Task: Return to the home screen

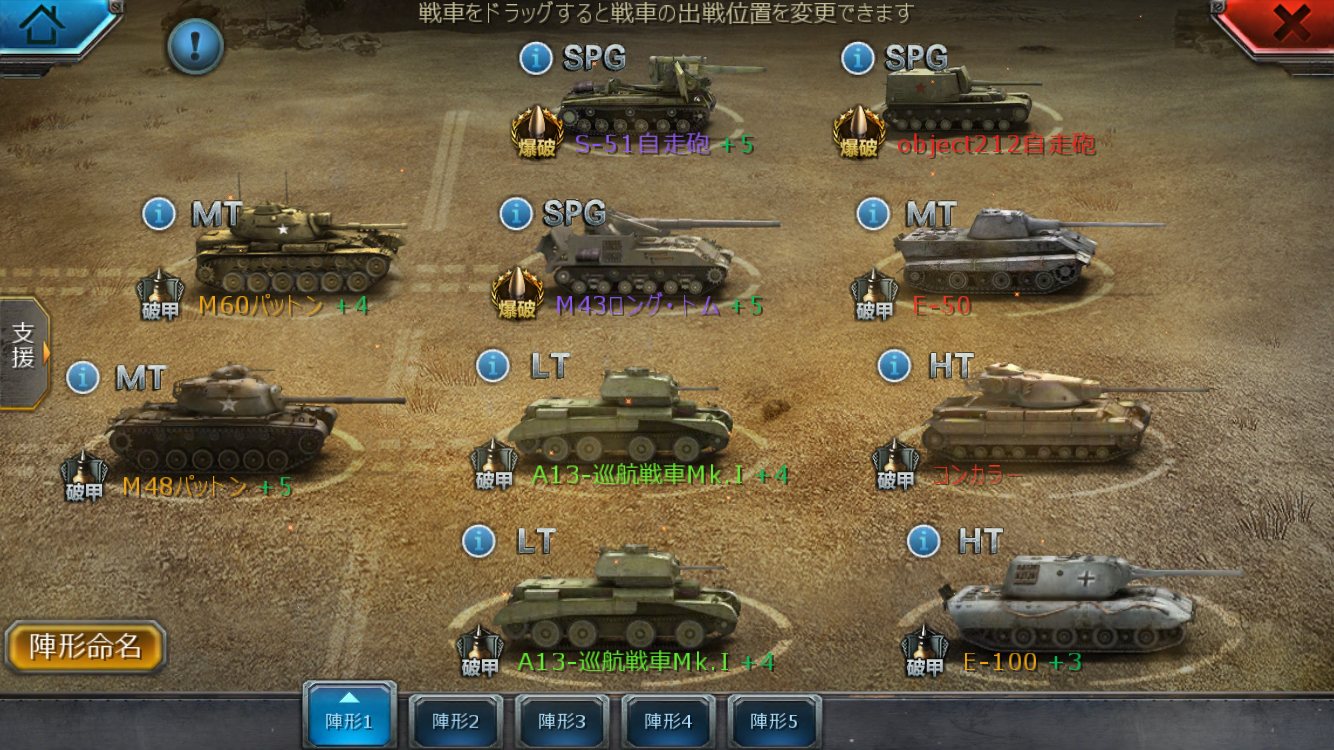Action: [42, 25]
